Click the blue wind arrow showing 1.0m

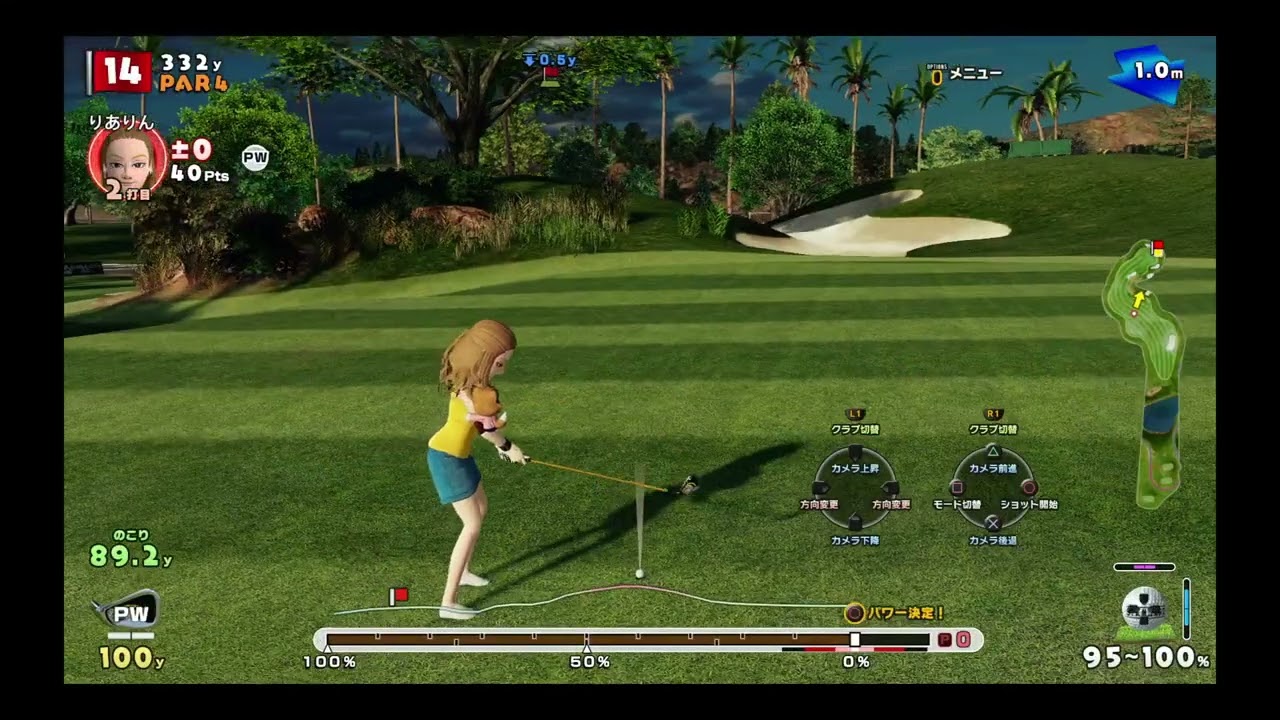[1149, 70]
